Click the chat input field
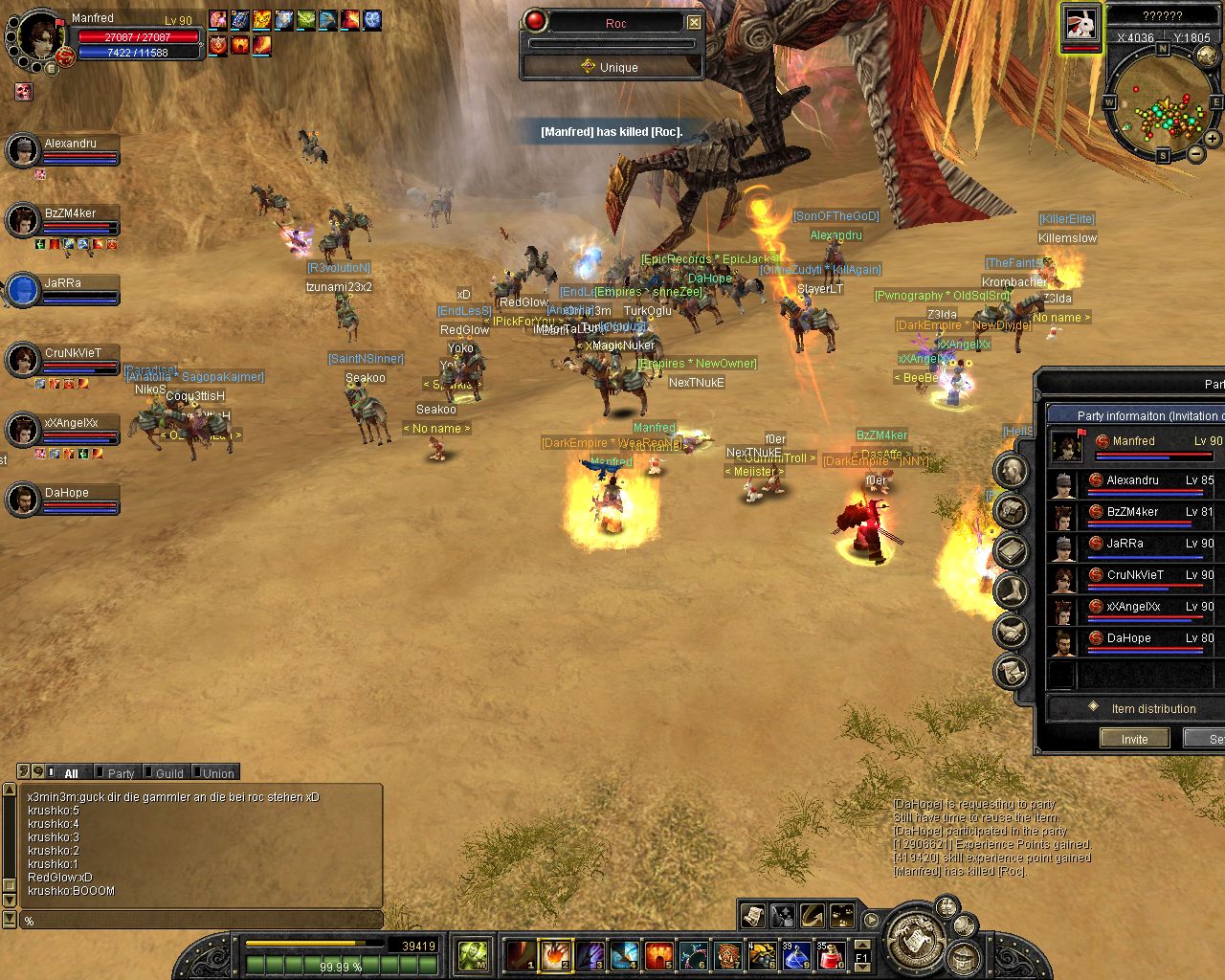The height and width of the screenshot is (980, 1225). [x=201, y=921]
